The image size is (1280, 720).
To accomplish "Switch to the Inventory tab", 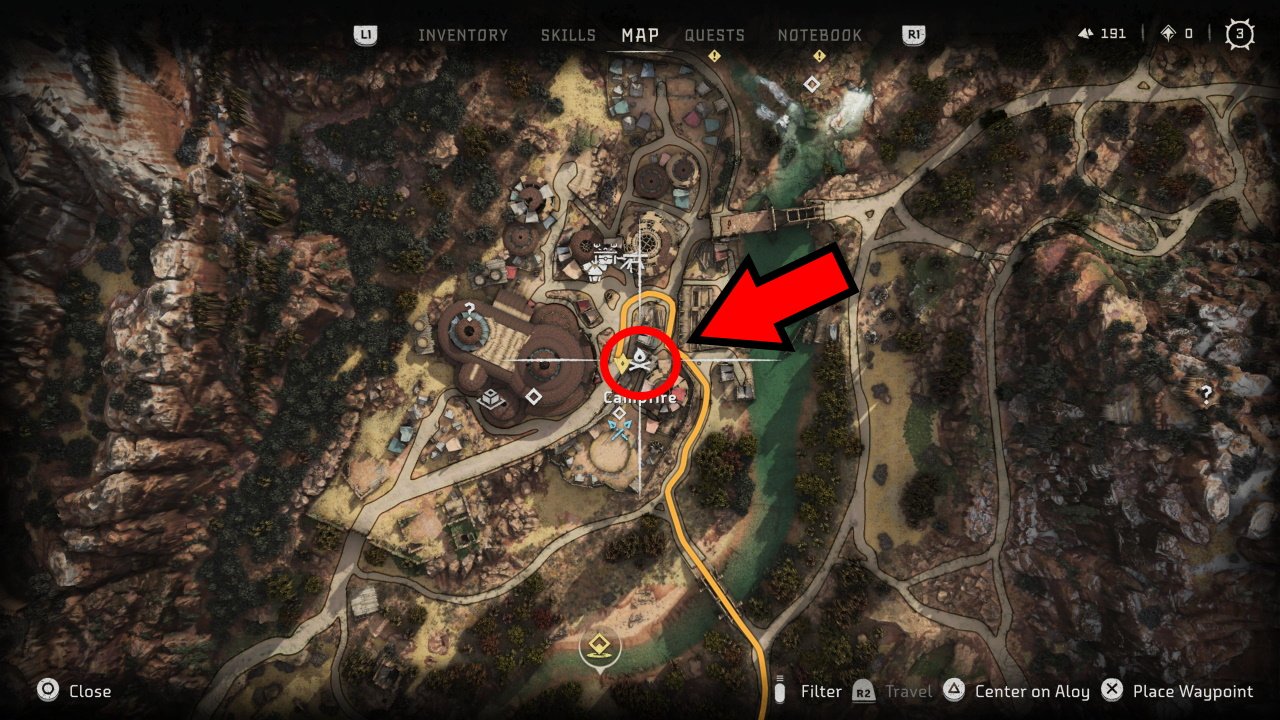I will click(x=462, y=35).
